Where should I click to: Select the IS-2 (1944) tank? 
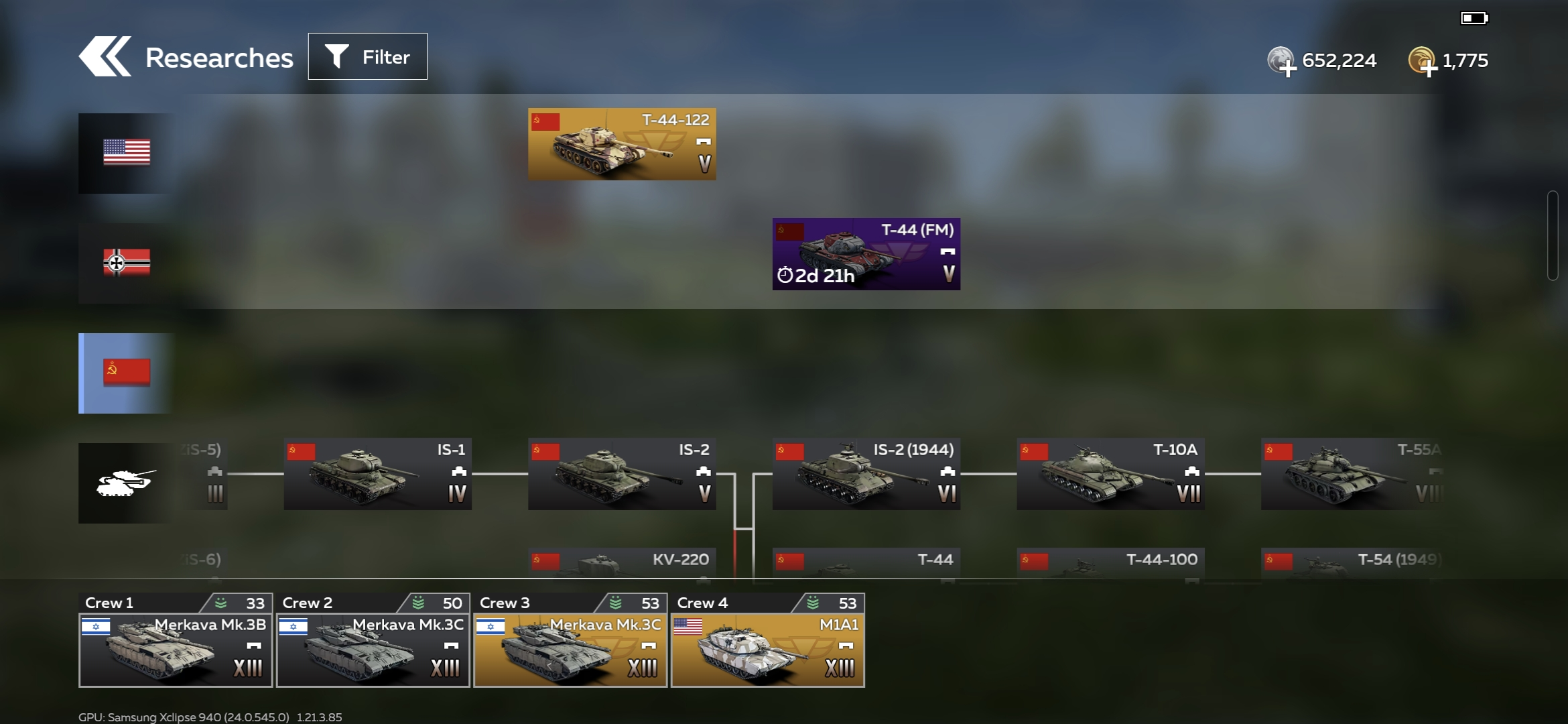pyautogui.click(x=866, y=474)
